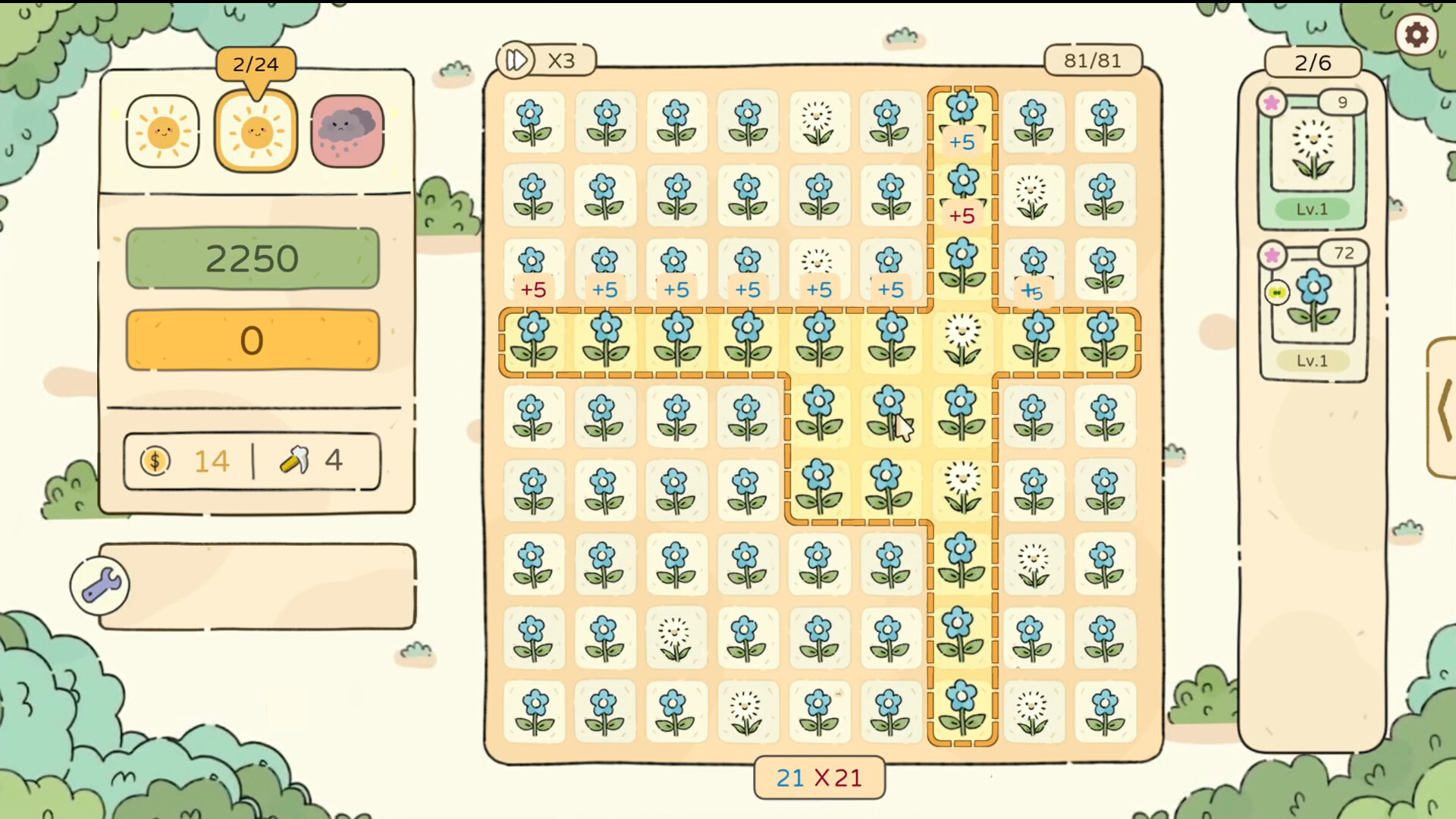This screenshot has width=1456, height=819.
Task: Click the green 2250 score bar
Action: 252,258
